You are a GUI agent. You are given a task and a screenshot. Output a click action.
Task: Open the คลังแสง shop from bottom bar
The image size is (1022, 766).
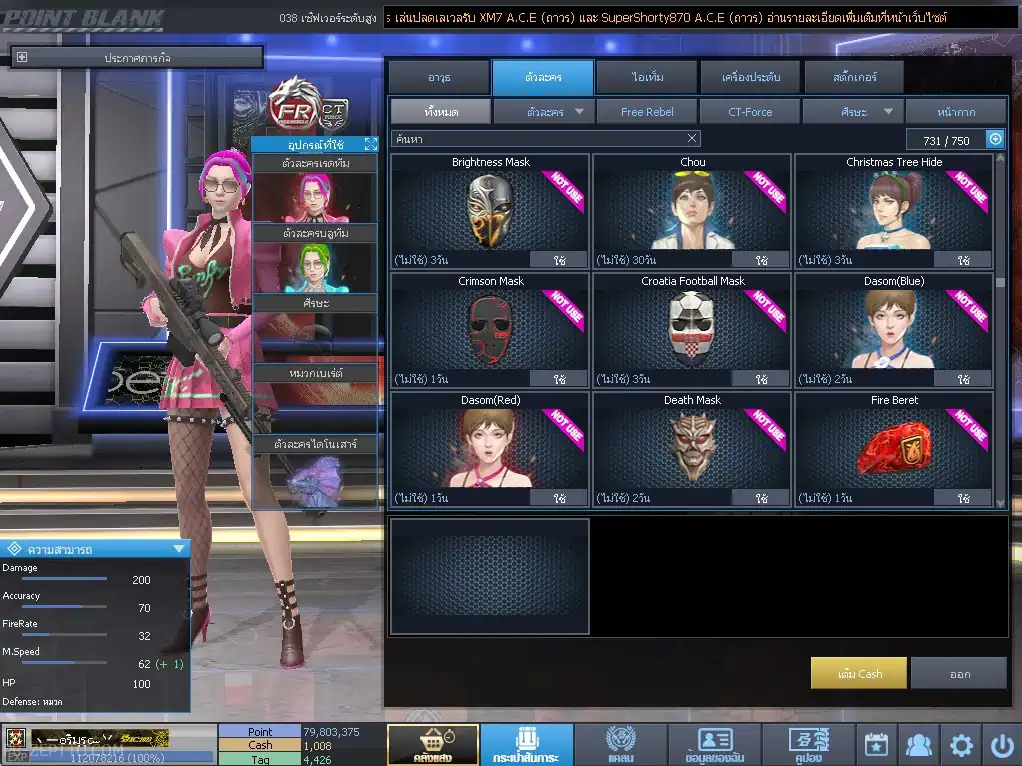(x=432, y=745)
